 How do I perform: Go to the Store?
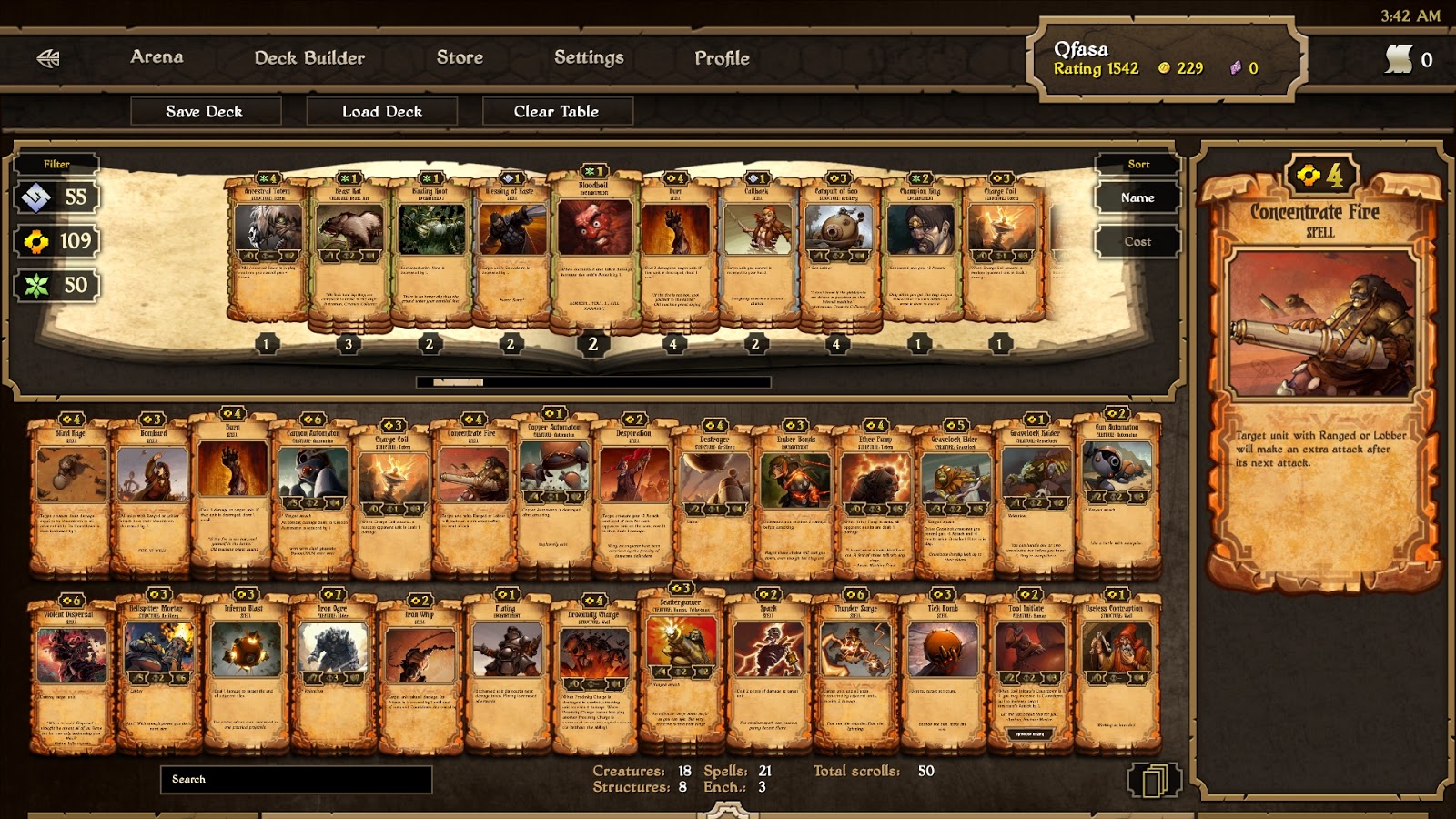460,57
